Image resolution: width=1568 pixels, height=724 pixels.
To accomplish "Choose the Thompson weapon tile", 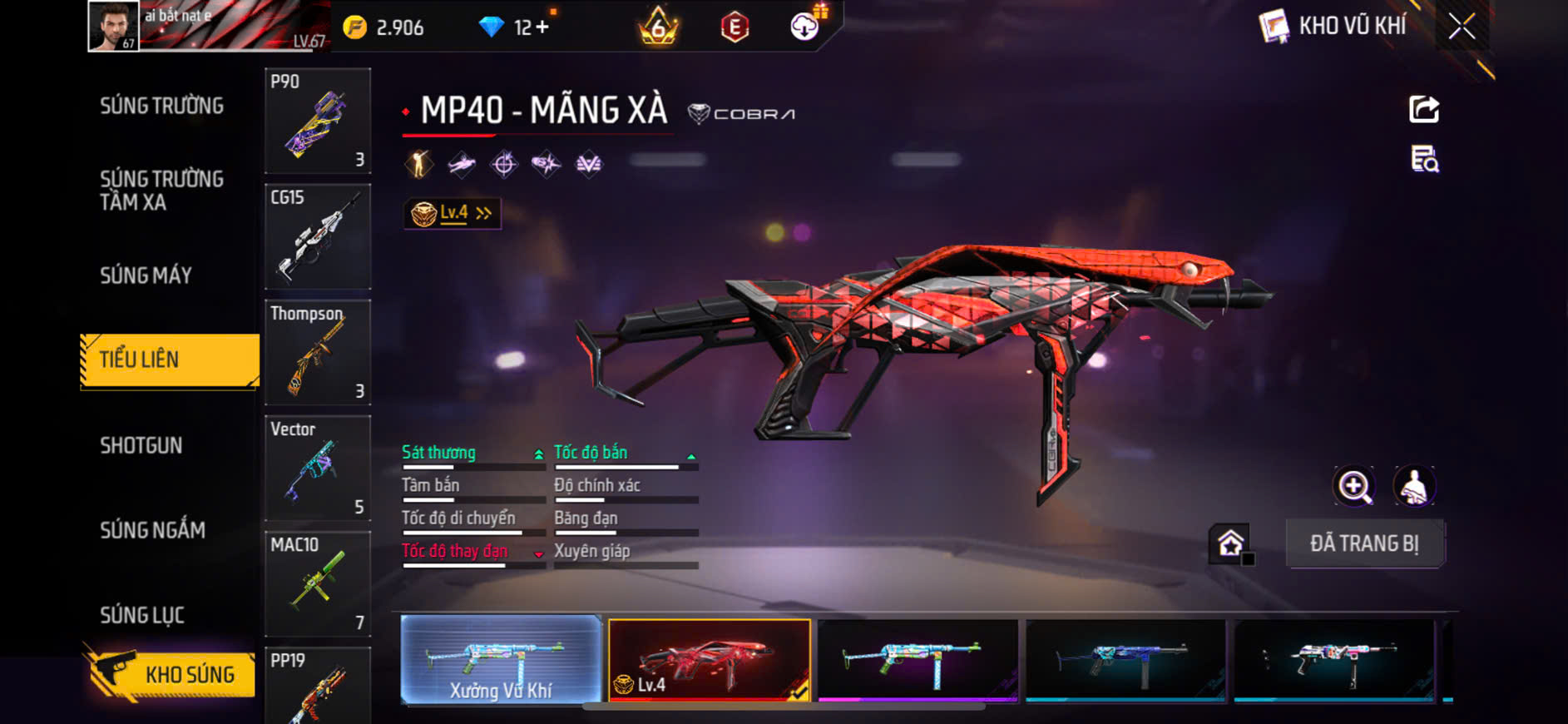I will (x=317, y=352).
